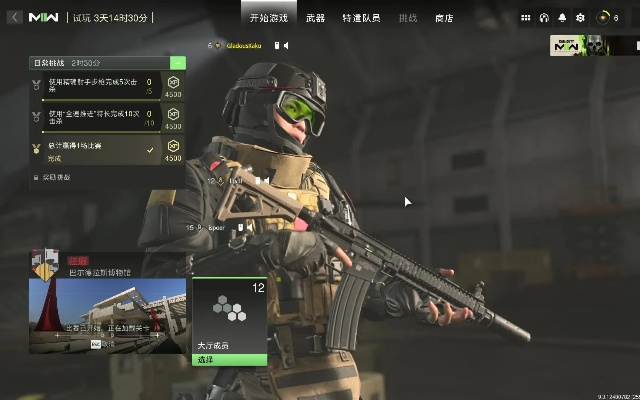Open settings with the gear icon
Image resolution: width=640 pixels, height=400 pixels.
tap(580, 18)
